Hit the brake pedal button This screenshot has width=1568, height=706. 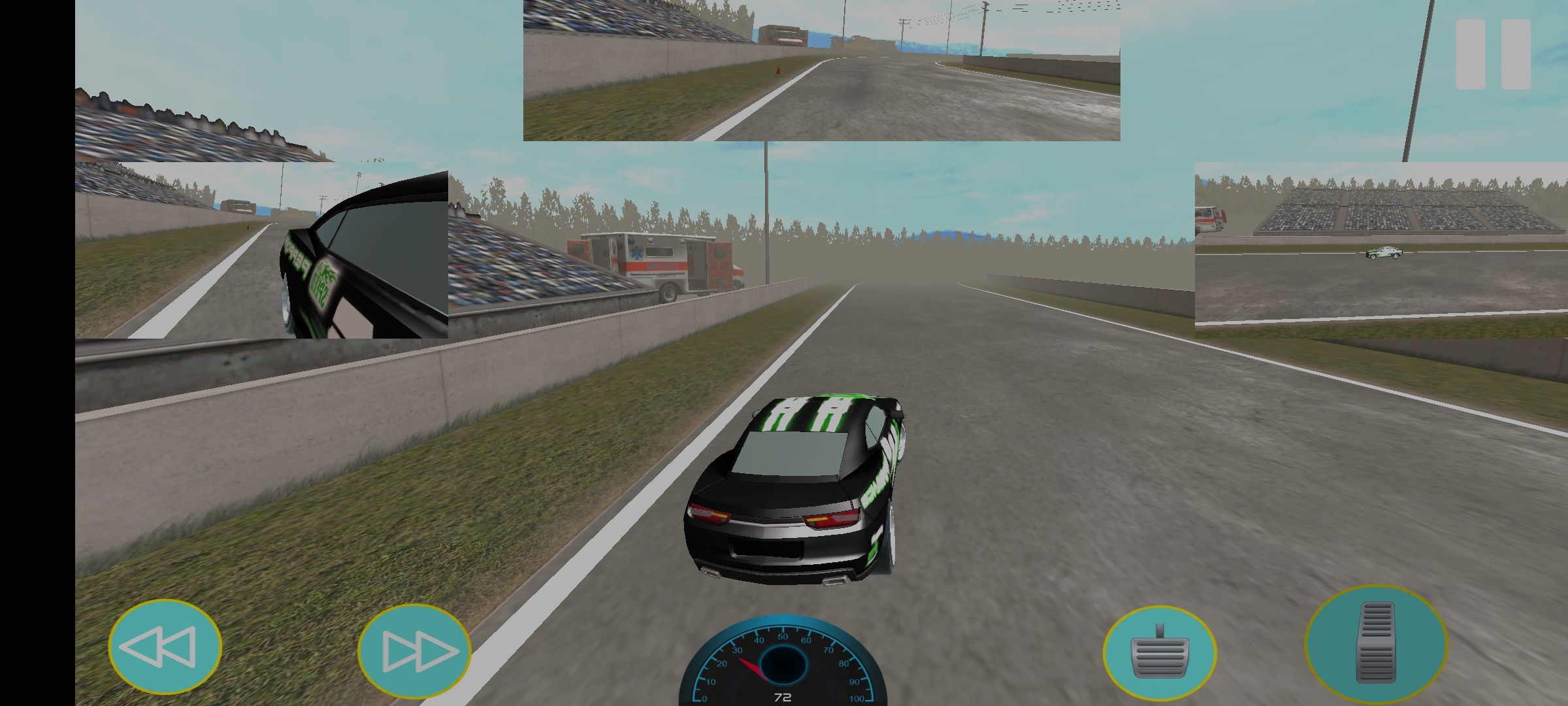point(1159,653)
